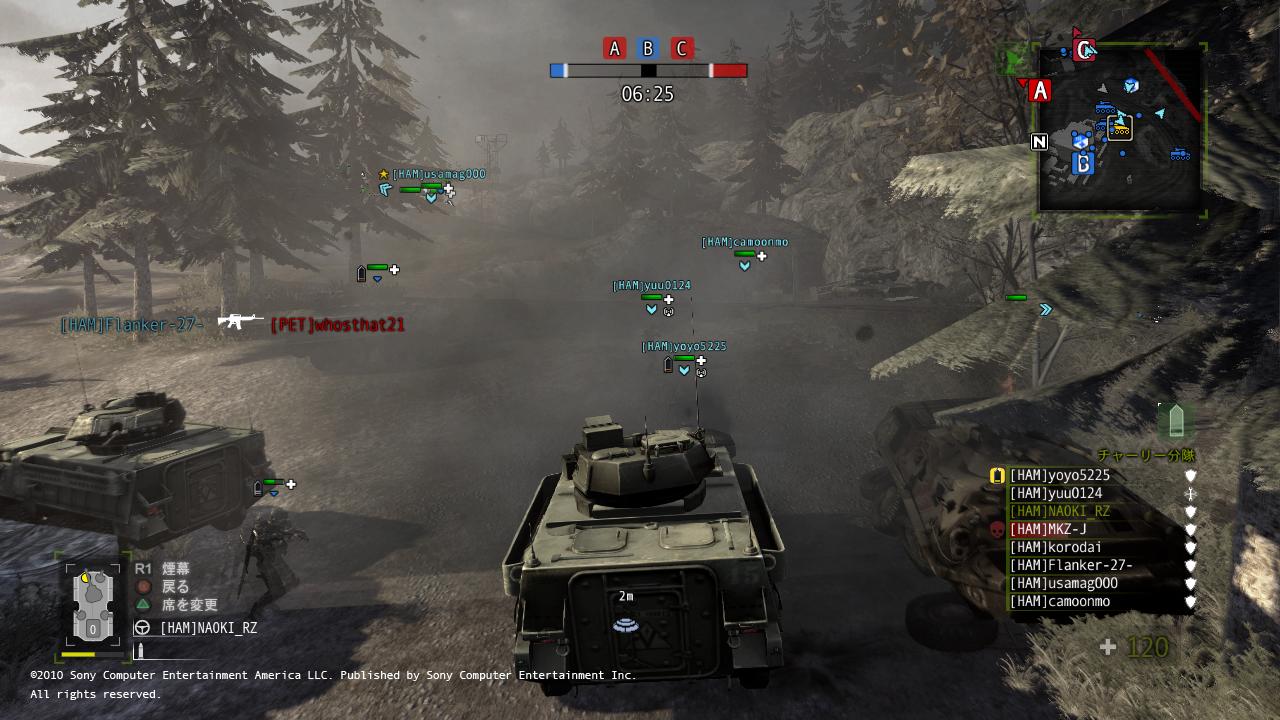Click the squad badge above the squad list
The height and width of the screenshot is (720, 1280).
(1174, 420)
